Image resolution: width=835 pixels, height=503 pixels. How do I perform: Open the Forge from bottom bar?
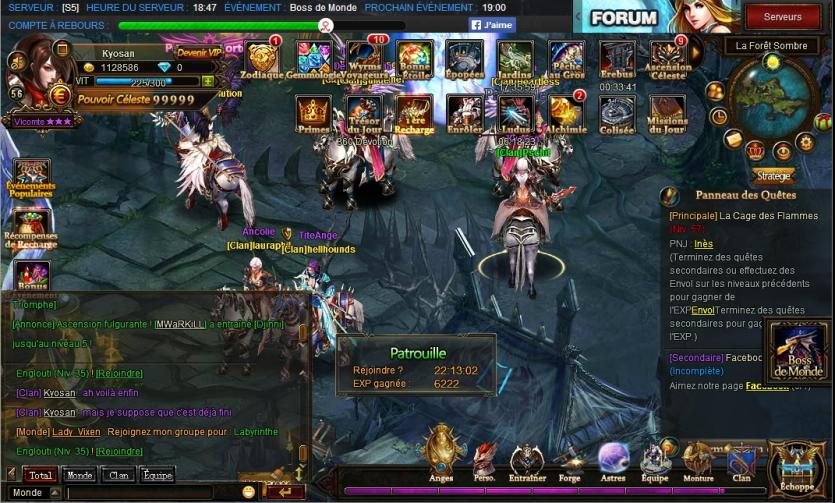point(569,460)
